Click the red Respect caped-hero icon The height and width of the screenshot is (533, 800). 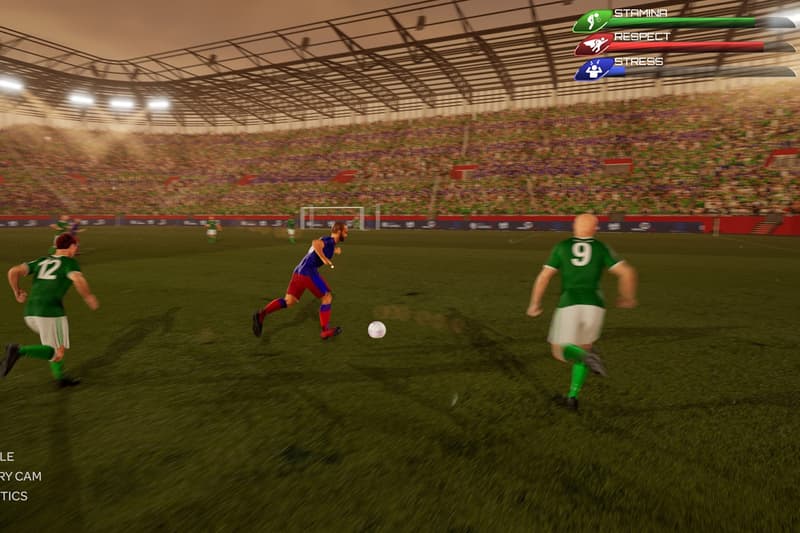click(x=594, y=44)
